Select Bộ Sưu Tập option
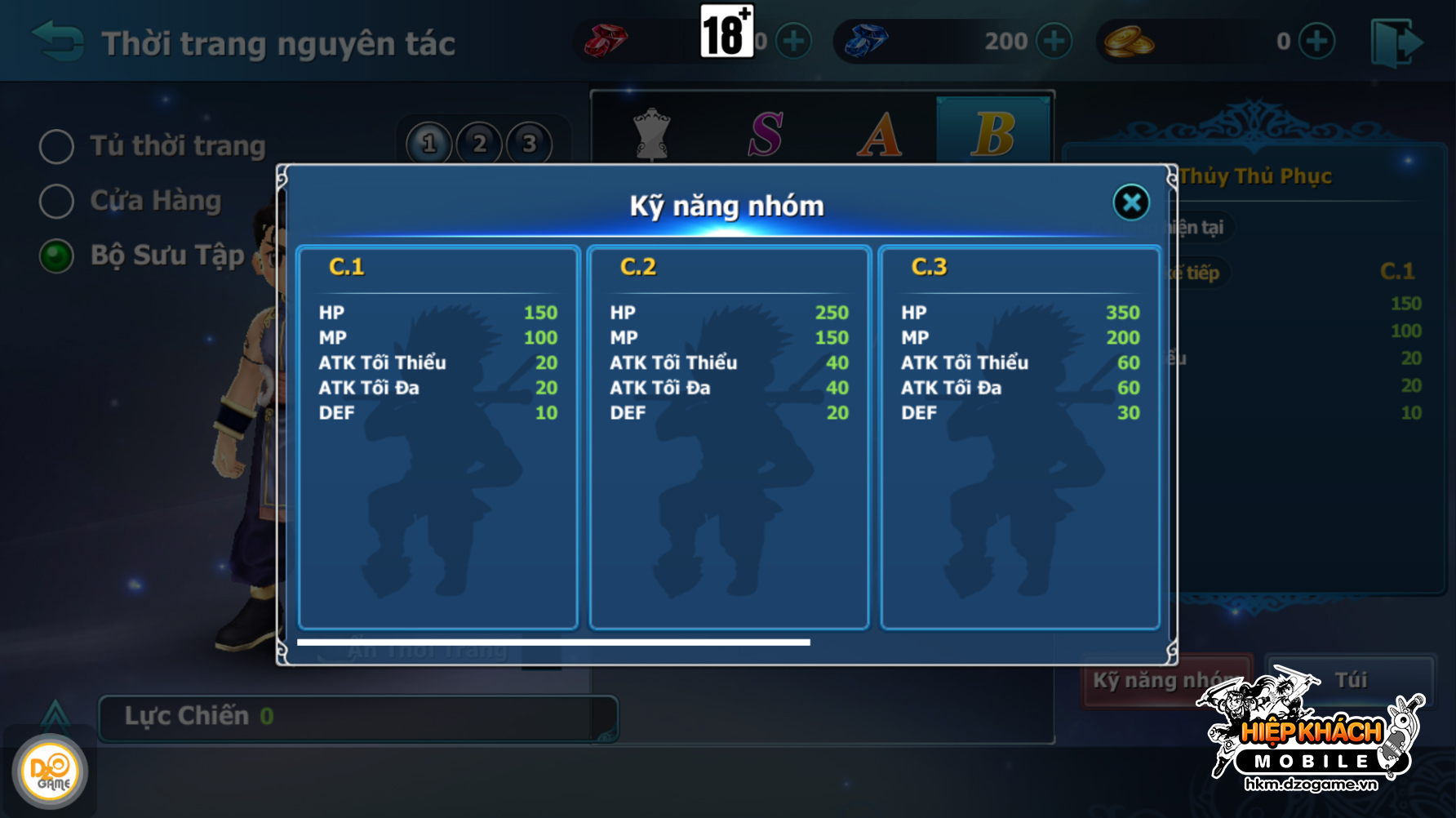Image resolution: width=1456 pixels, height=818 pixels. pyautogui.click(x=57, y=256)
